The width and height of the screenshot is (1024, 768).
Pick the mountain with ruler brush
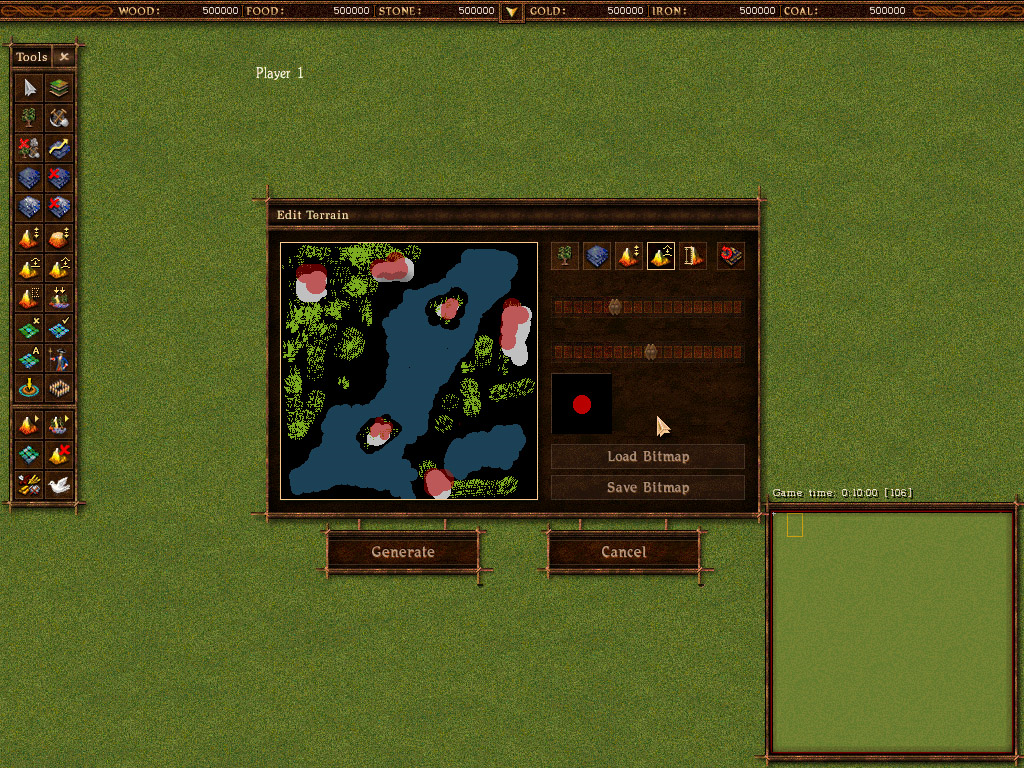click(693, 256)
